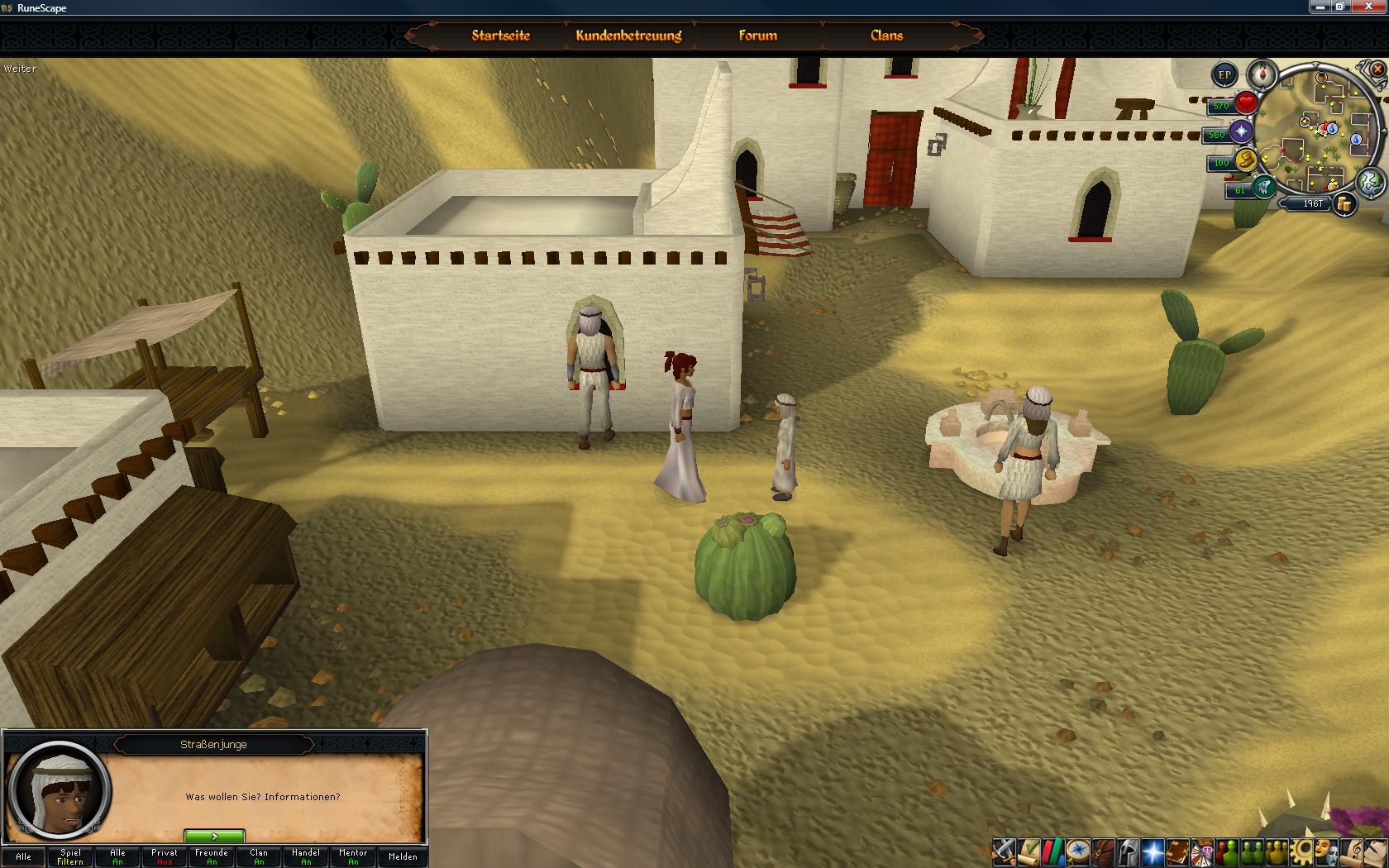Continue the dialogue with the green arrow button
This screenshot has width=1389, height=868.
214,836
